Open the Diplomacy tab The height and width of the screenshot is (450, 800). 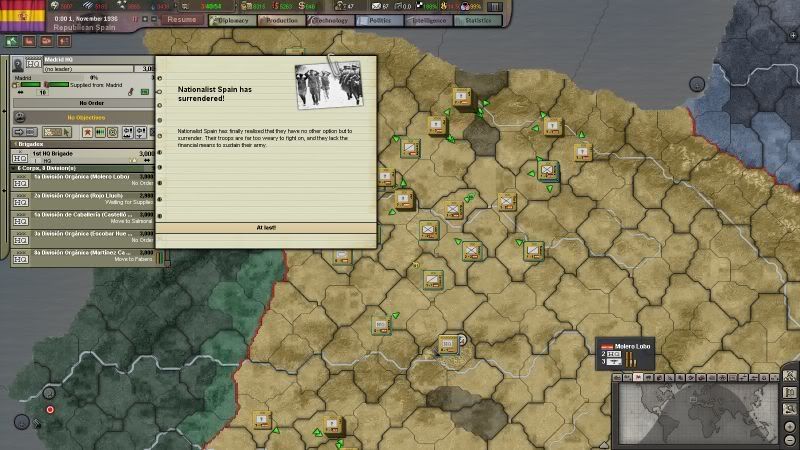click(229, 19)
